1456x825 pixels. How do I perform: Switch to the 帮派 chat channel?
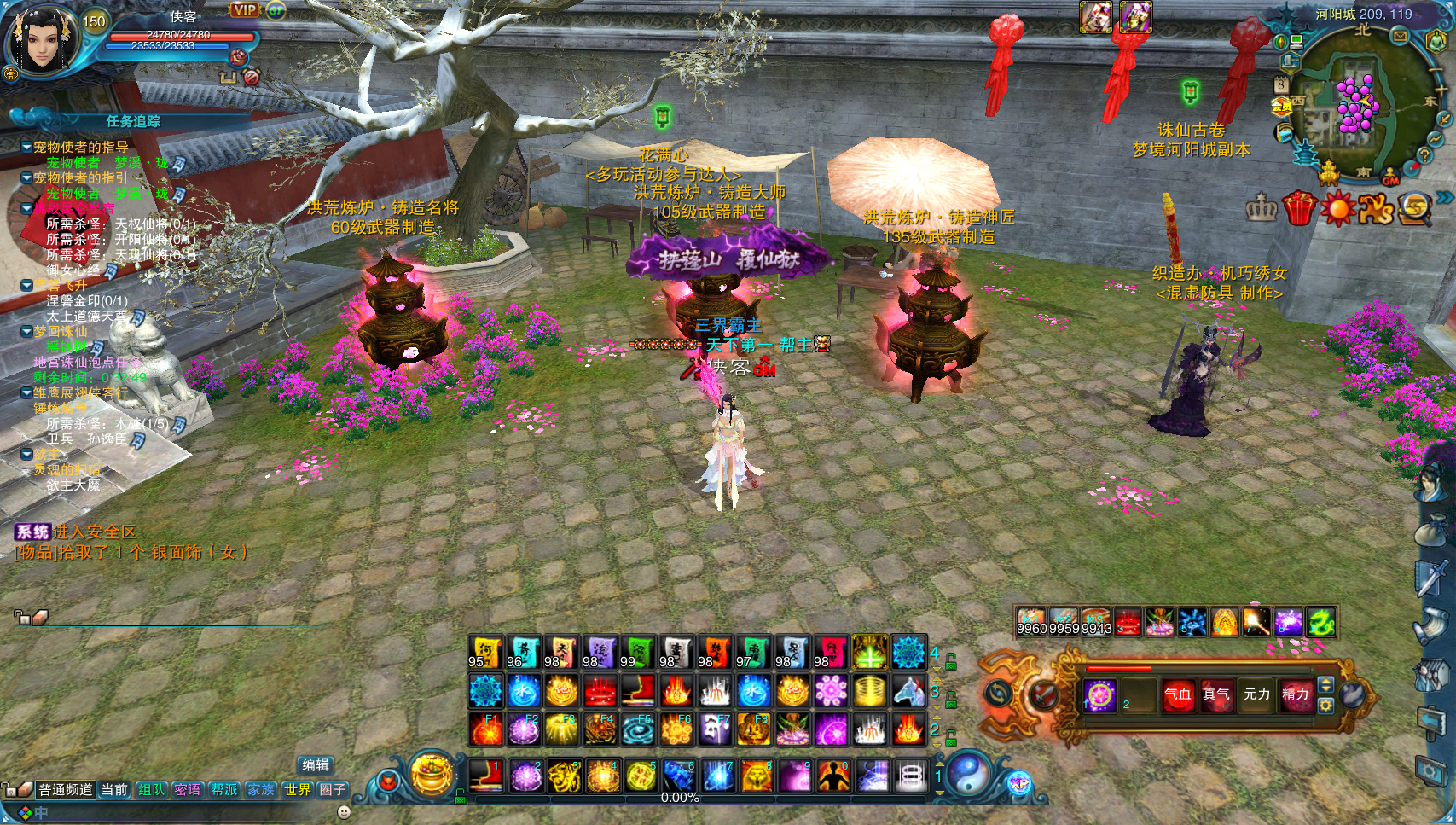(x=224, y=790)
